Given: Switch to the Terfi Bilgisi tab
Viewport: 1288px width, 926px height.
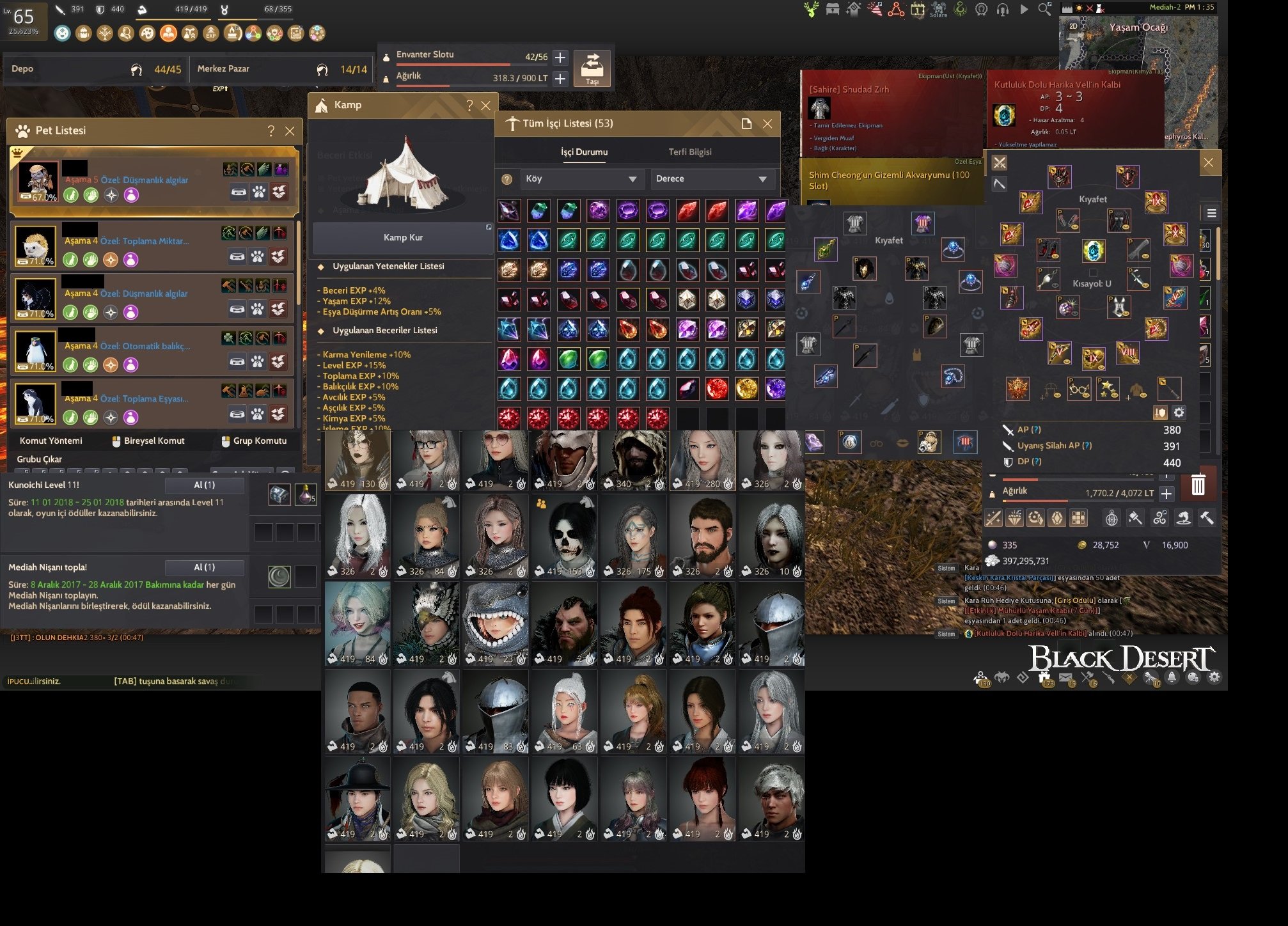Looking at the screenshot, I should pyautogui.click(x=689, y=152).
